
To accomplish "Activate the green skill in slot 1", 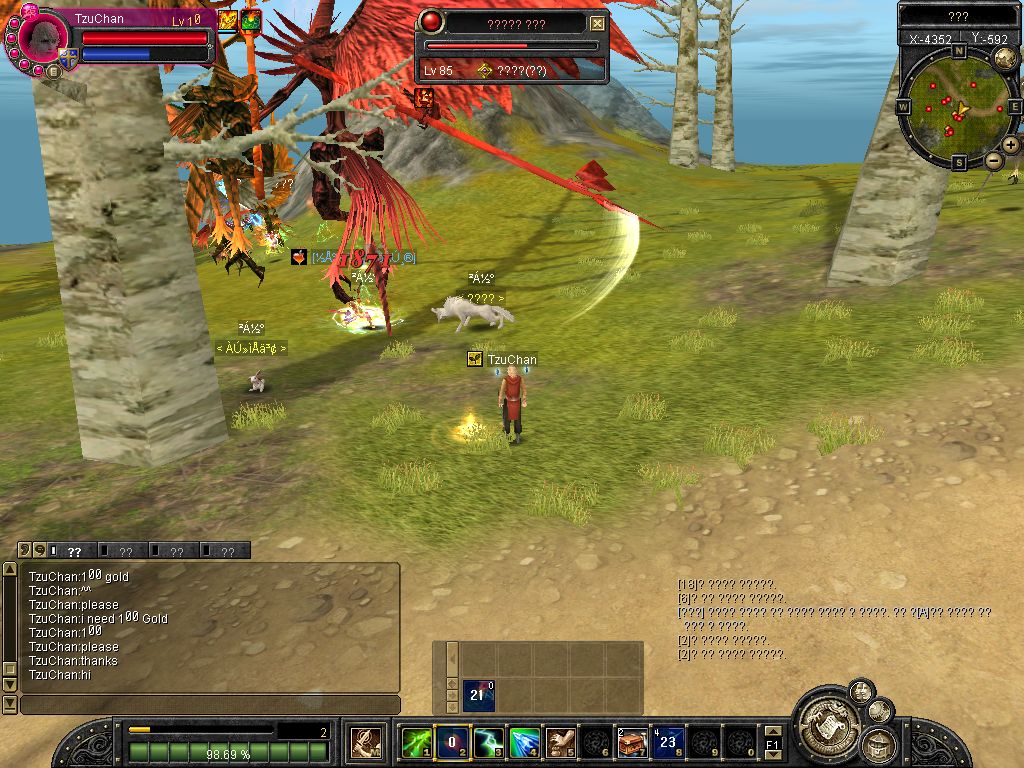I will click(415, 742).
